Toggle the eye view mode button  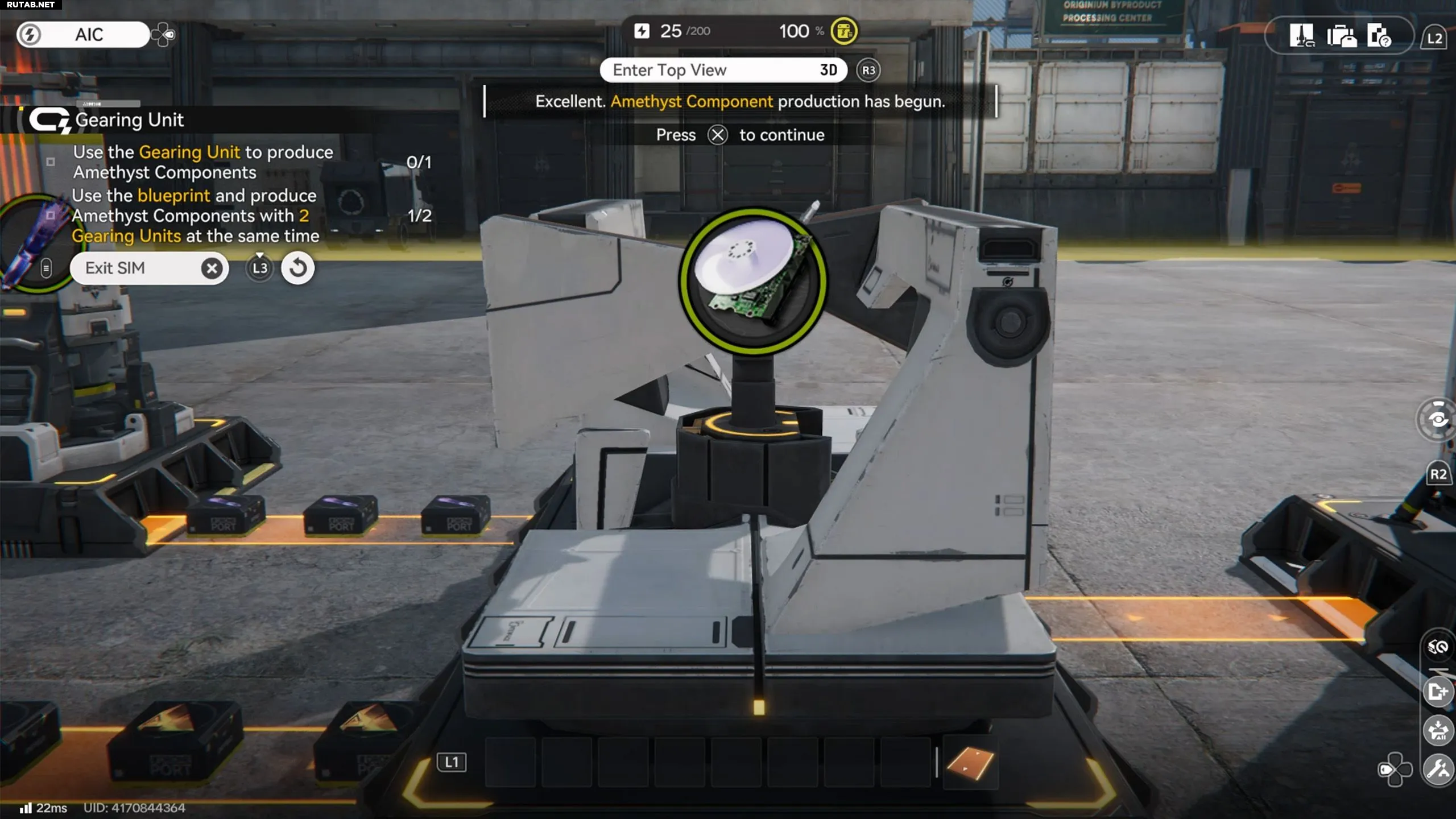coord(1437,420)
